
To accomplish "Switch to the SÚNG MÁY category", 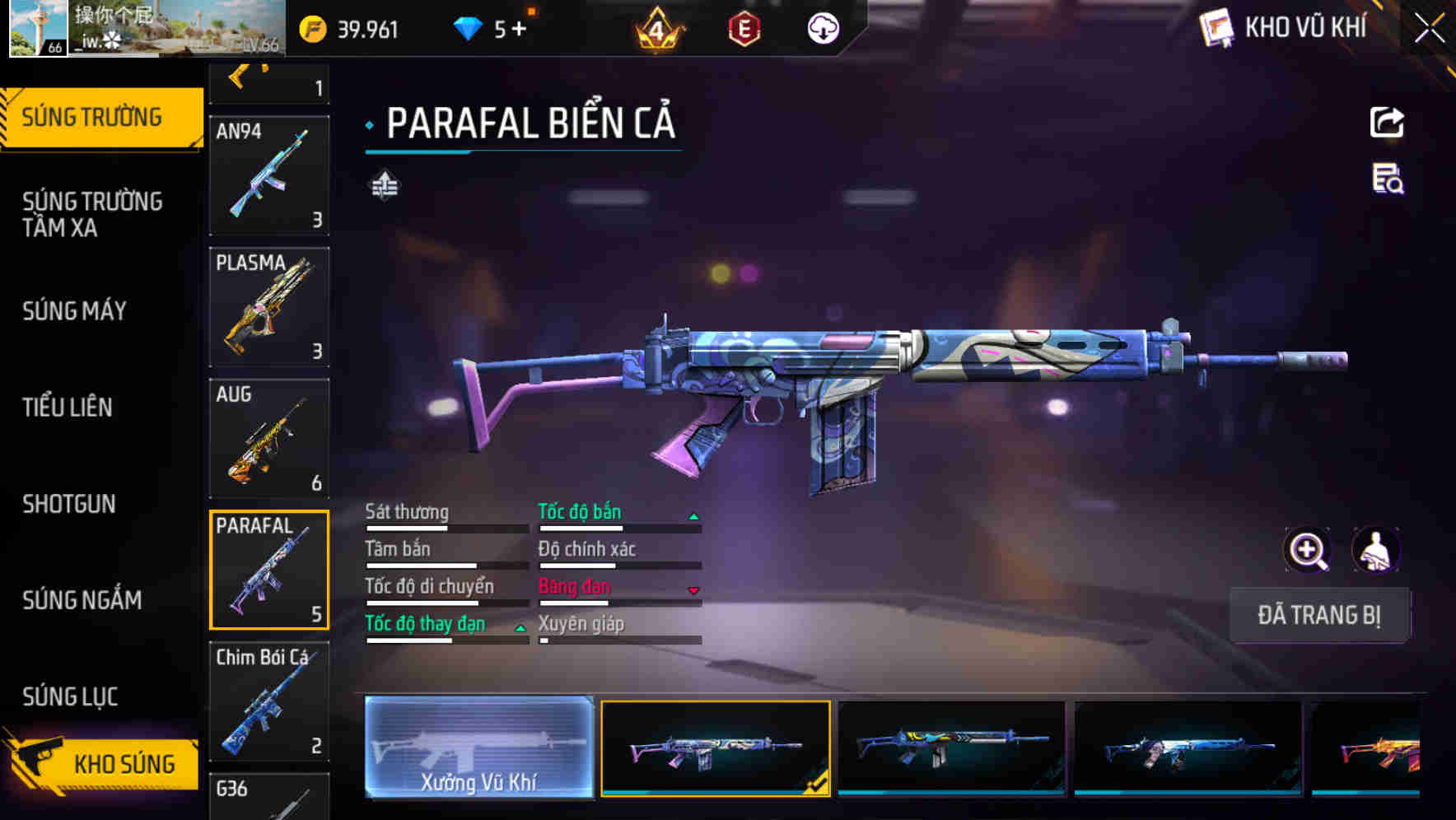I will tap(74, 311).
